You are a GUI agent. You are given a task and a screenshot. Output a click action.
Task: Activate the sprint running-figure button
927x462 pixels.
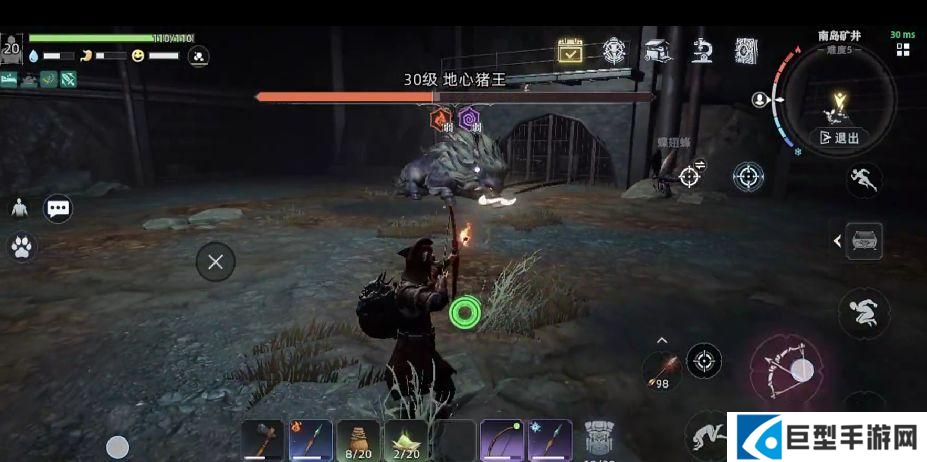coord(863,180)
